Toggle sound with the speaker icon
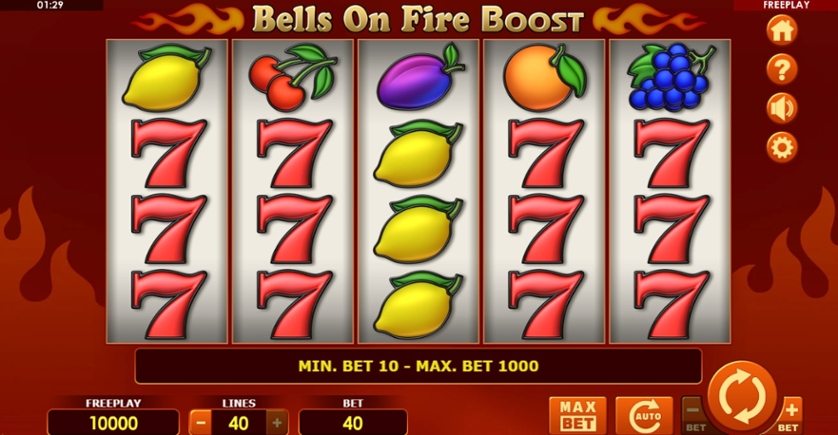Viewport: 838px width, 435px height. point(781,108)
